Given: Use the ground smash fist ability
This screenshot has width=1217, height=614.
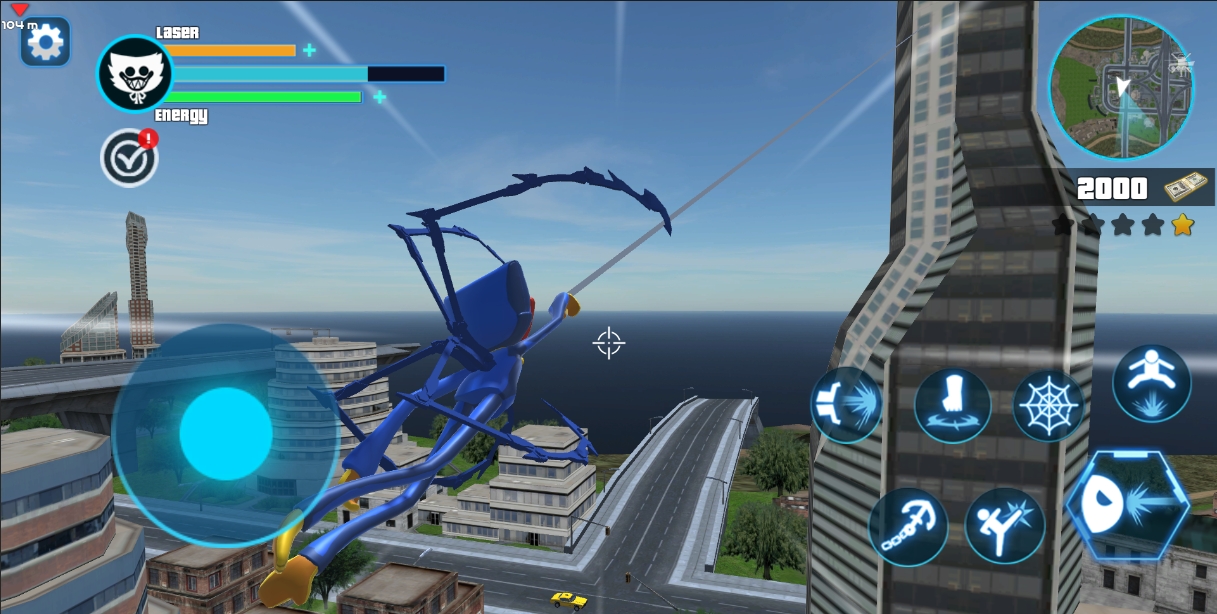Looking at the screenshot, I should pyautogui.click(x=952, y=405).
